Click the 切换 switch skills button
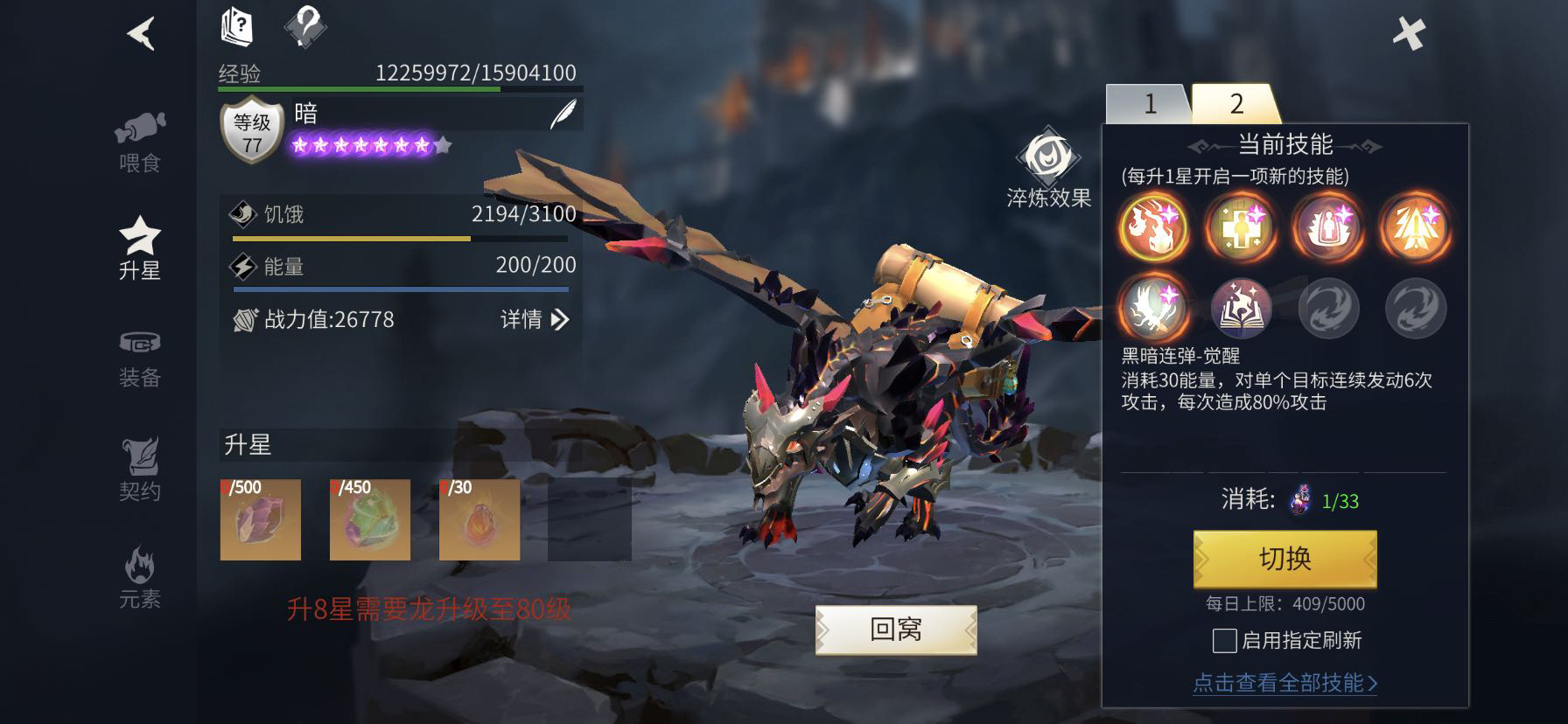The height and width of the screenshot is (724, 1568). pos(1284,559)
